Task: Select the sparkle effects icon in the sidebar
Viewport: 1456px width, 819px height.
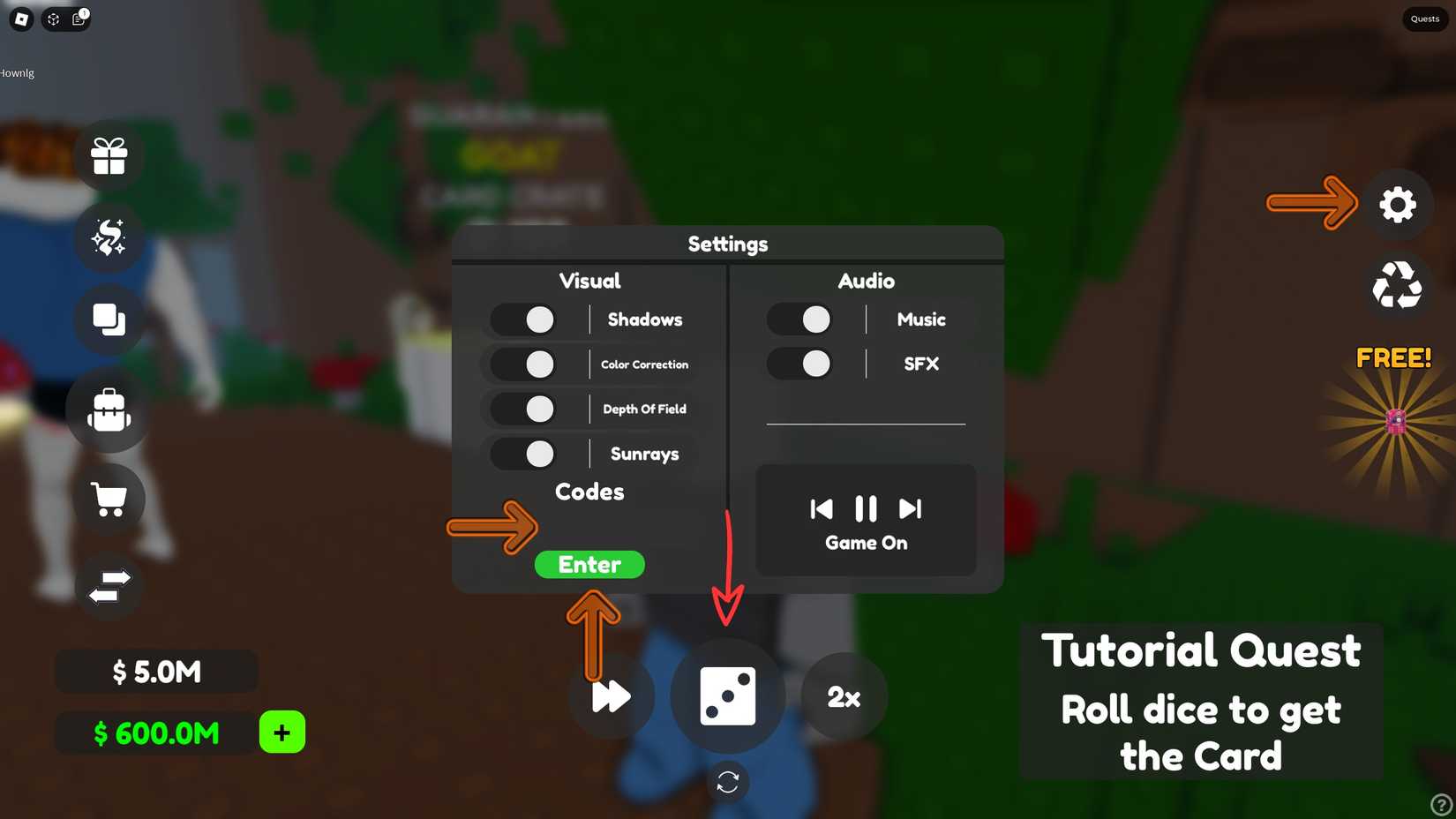Action: coord(109,237)
